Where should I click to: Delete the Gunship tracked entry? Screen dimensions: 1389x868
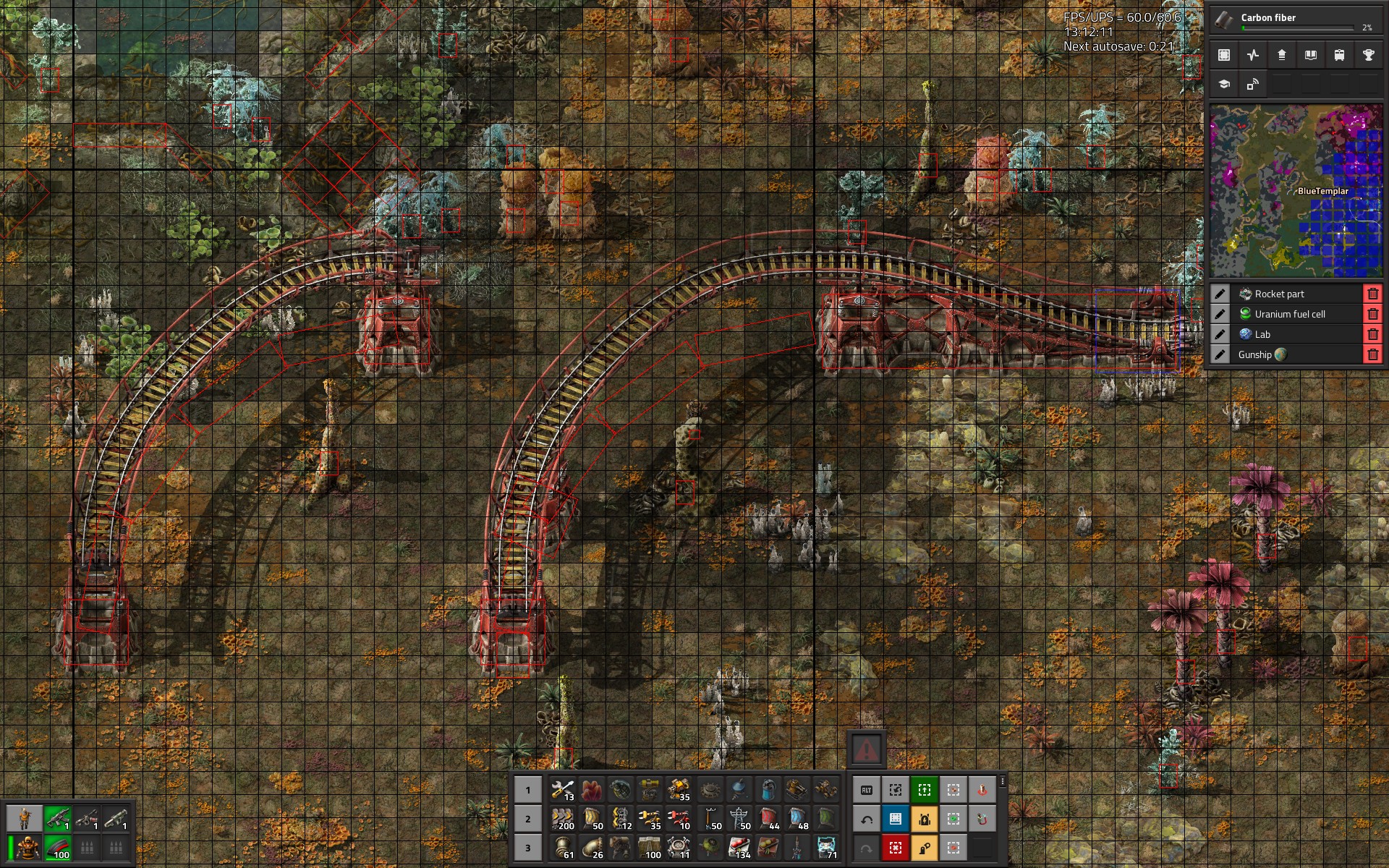(x=1372, y=354)
